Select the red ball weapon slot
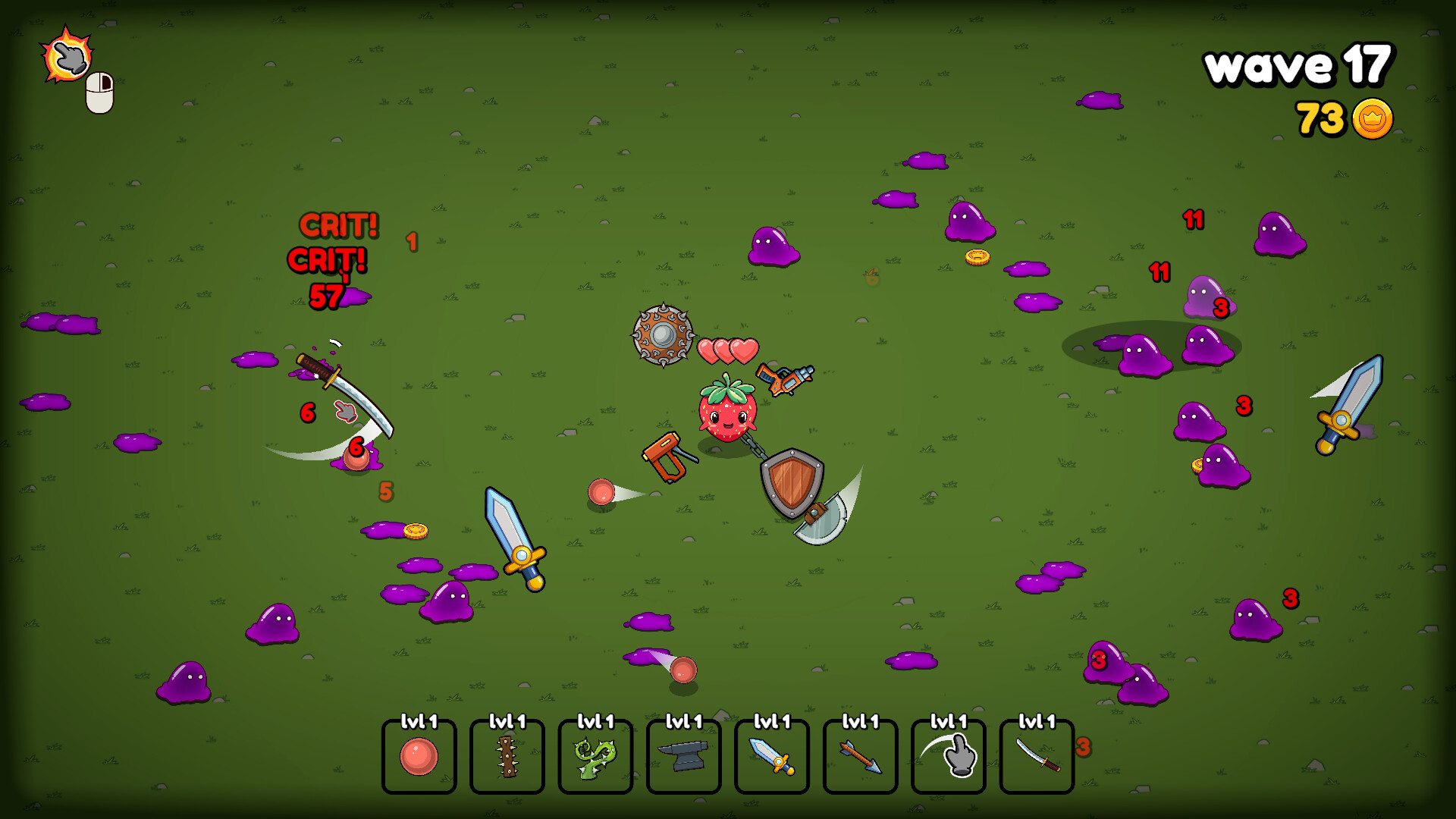 tap(419, 756)
